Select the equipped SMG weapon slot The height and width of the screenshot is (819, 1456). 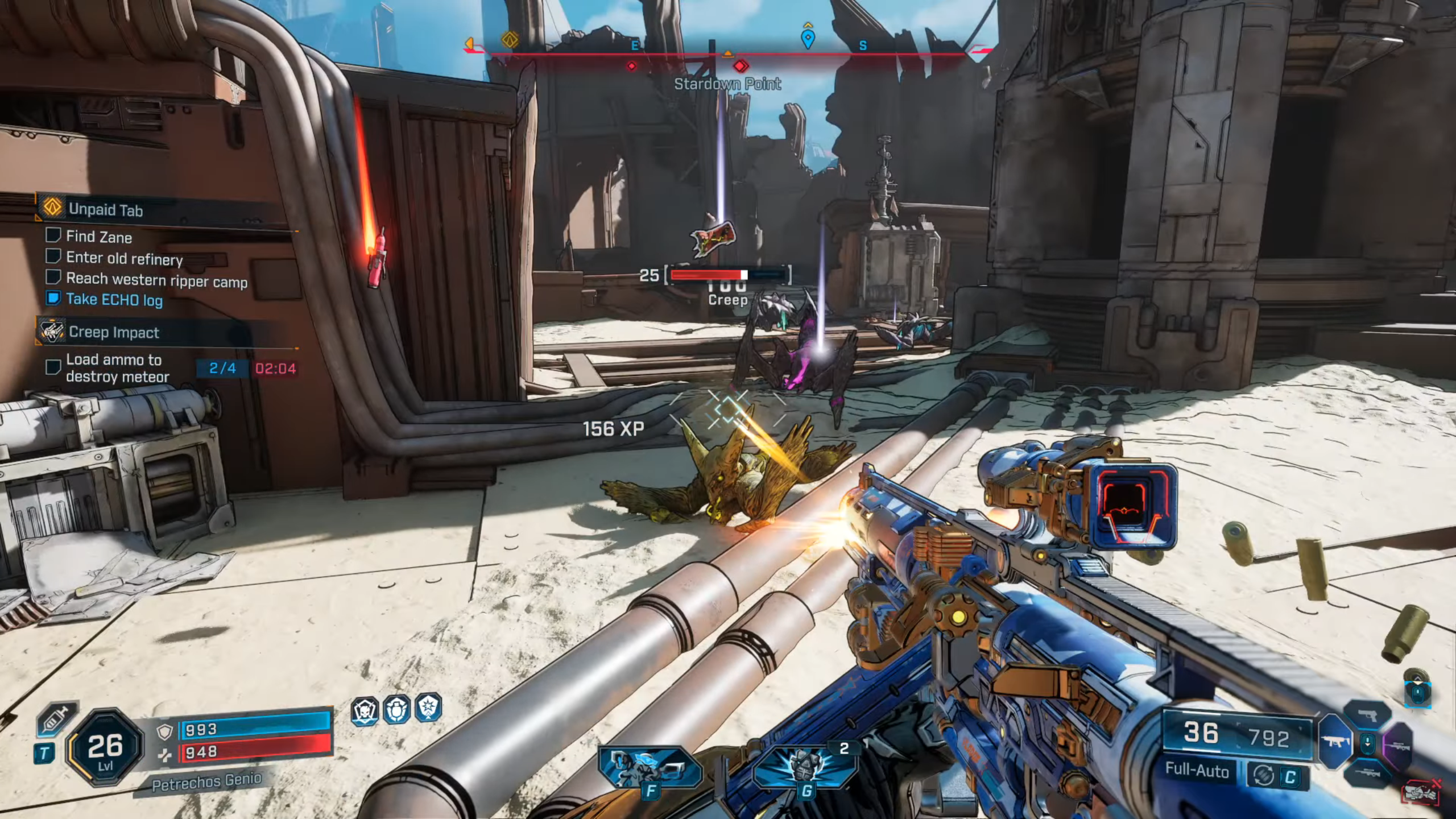coord(1334,742)
